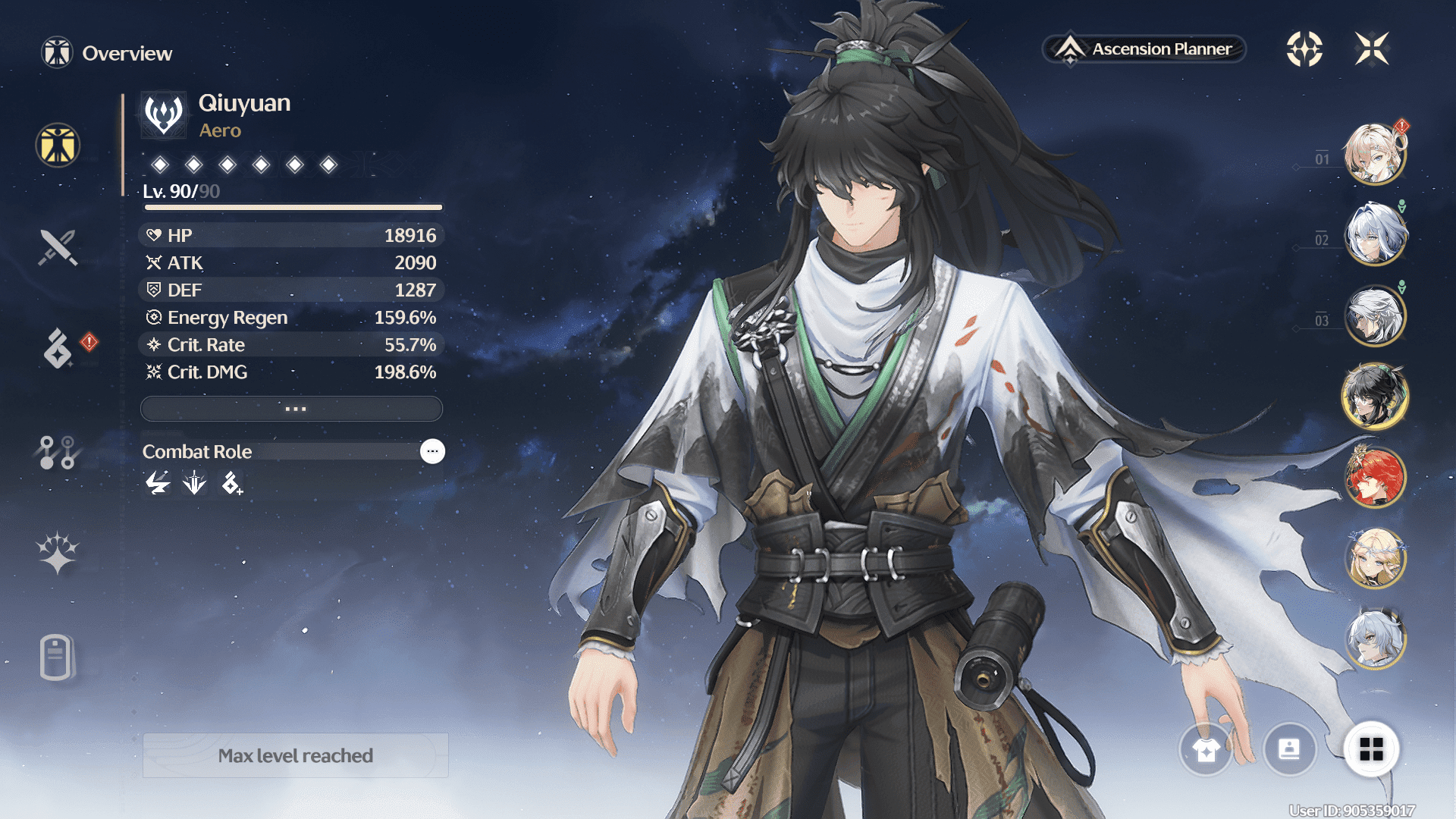The image size is (1456, 819).
Task: Select the Overview tab with figure icon
Action: (x=58, y=145)
